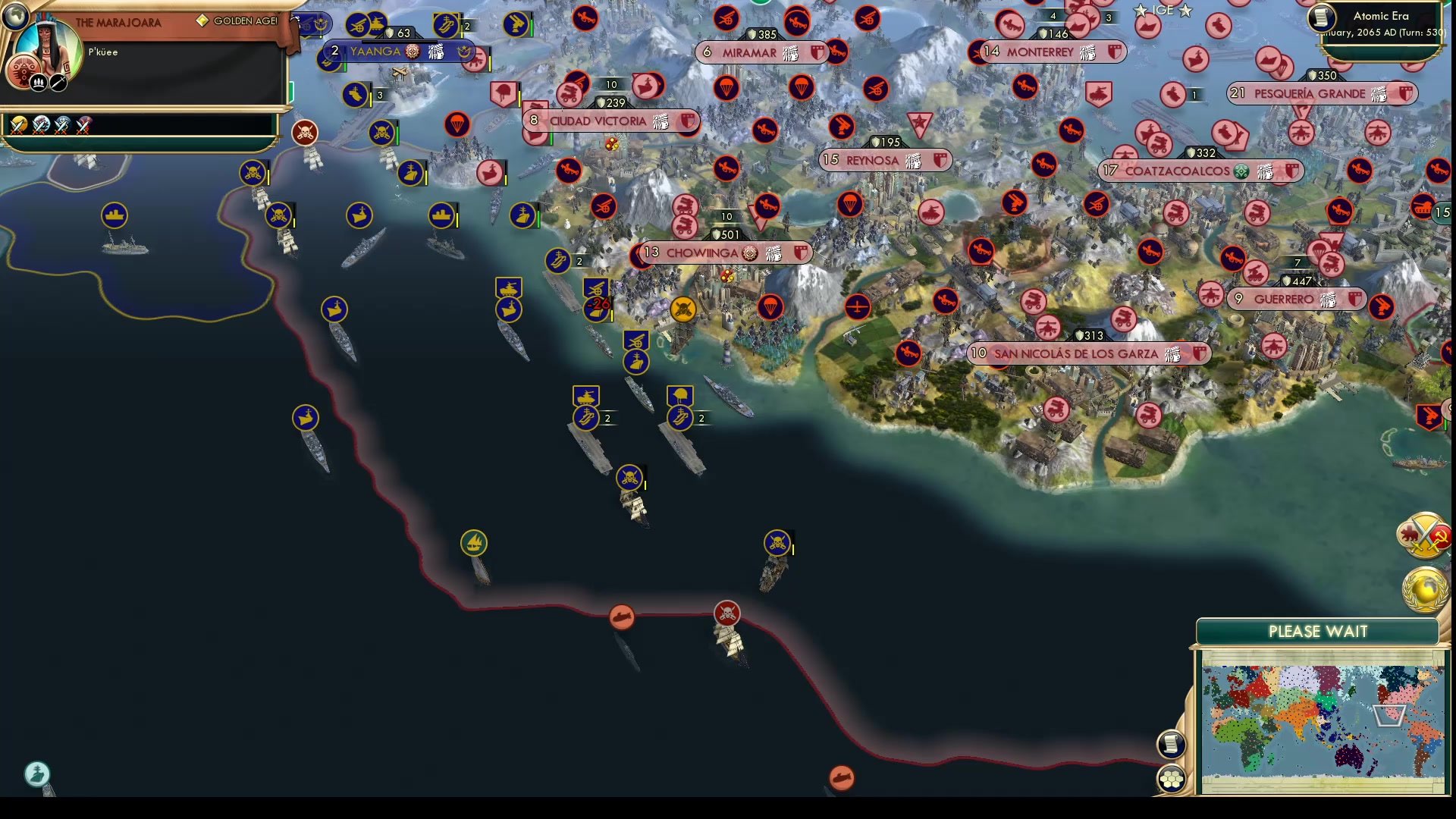
Task: Click the gold crossed-swords war status icon
Action: [x=17, y=125]
